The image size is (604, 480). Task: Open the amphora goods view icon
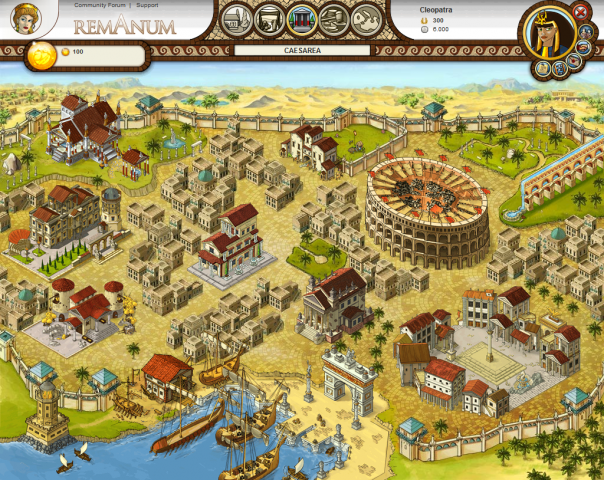(268, 17)
